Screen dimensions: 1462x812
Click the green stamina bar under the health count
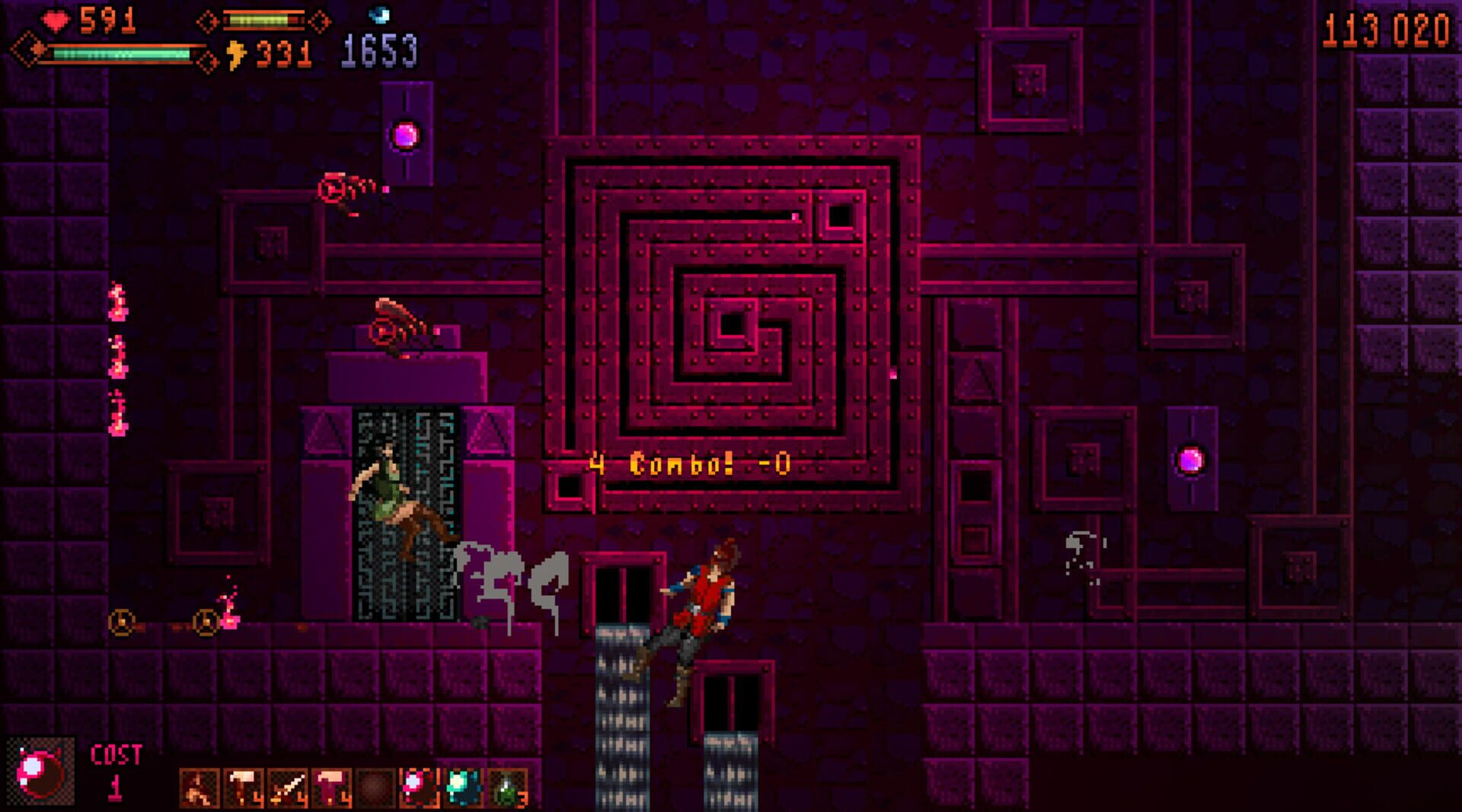(122, 55)
